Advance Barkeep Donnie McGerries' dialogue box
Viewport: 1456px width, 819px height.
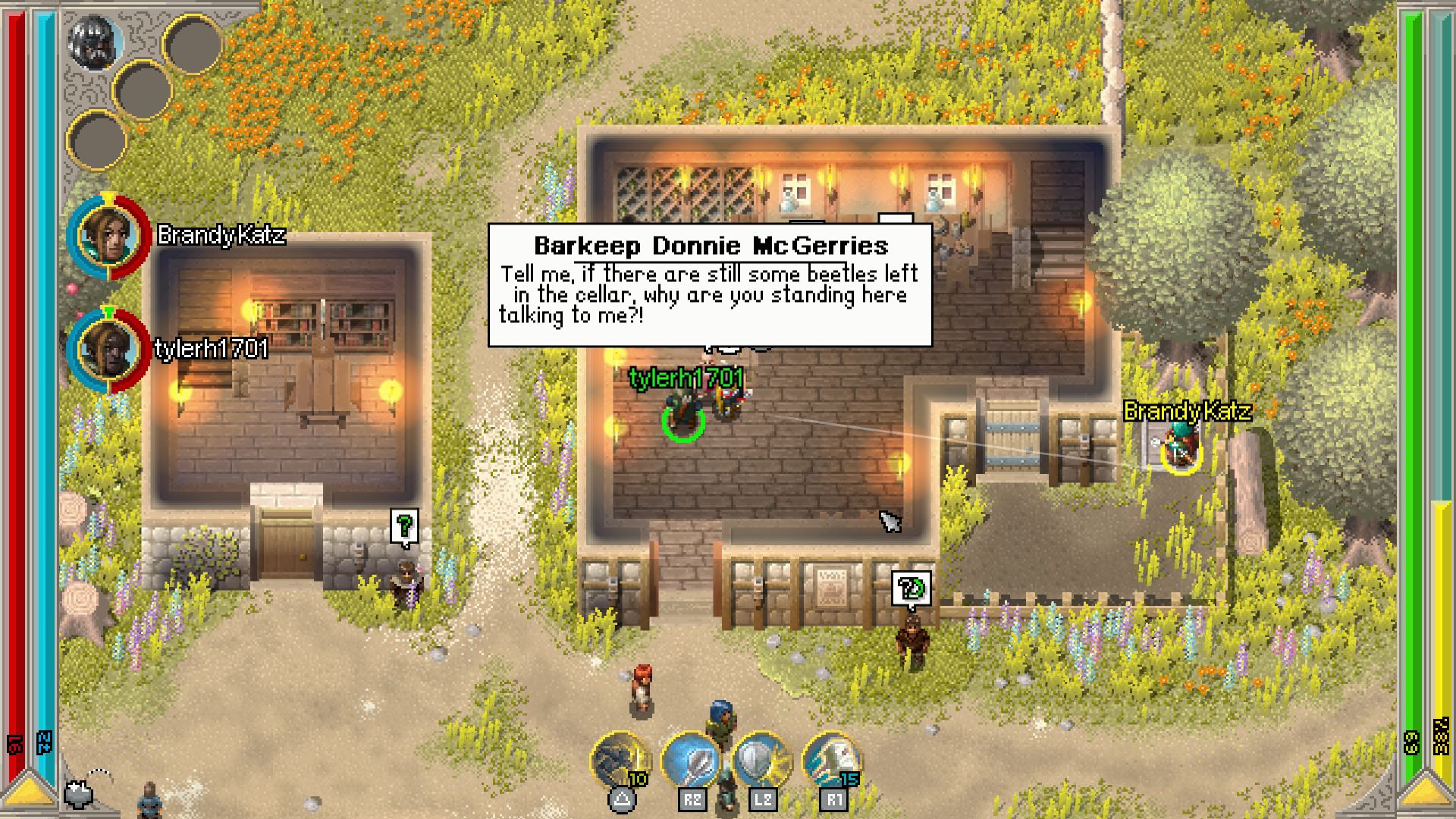click(x=710, y=285)
